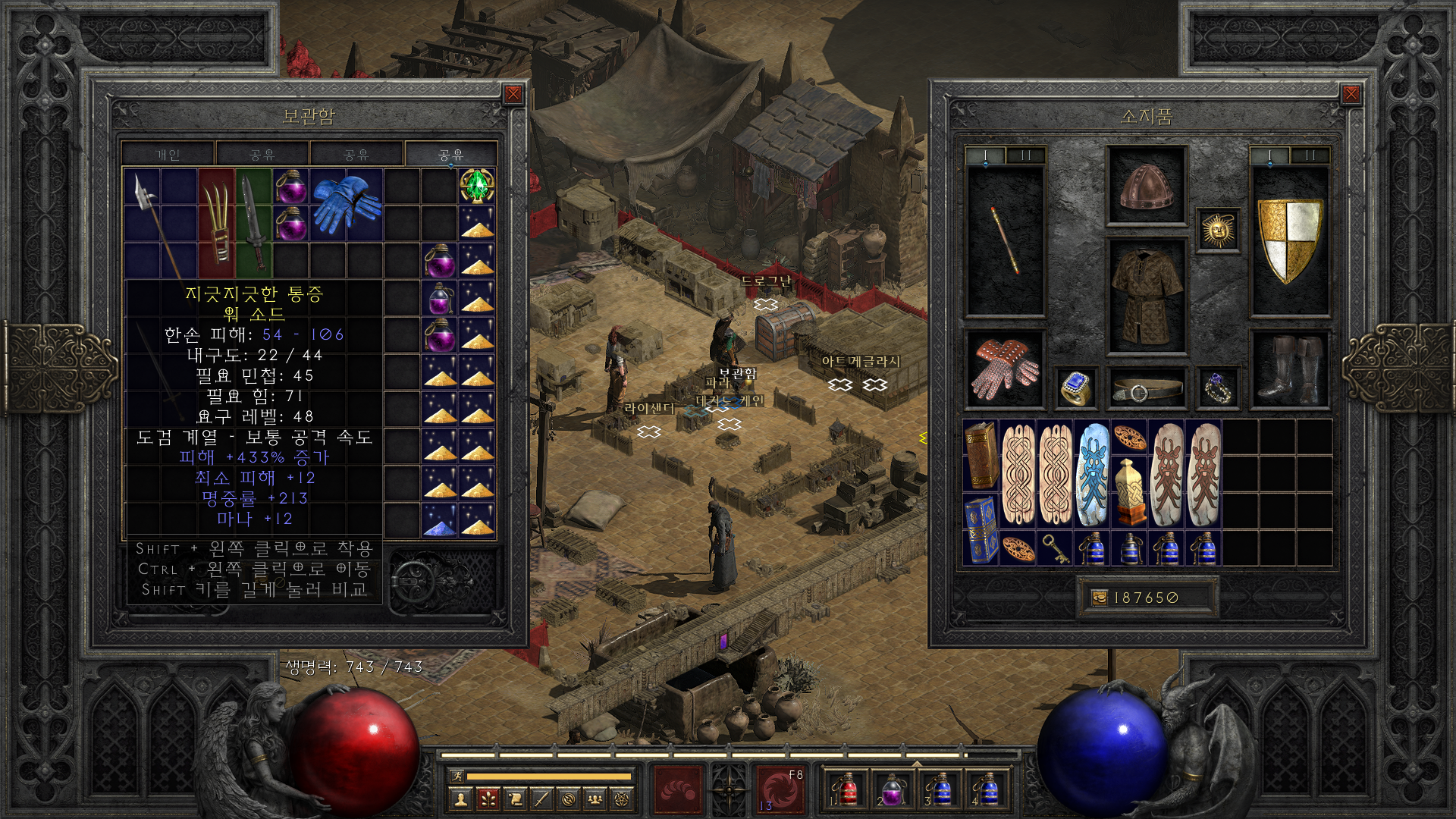The height and width of the screenshot is (819, 1456).
Task: Close the stash window
Action: click(x=513, y=94)
